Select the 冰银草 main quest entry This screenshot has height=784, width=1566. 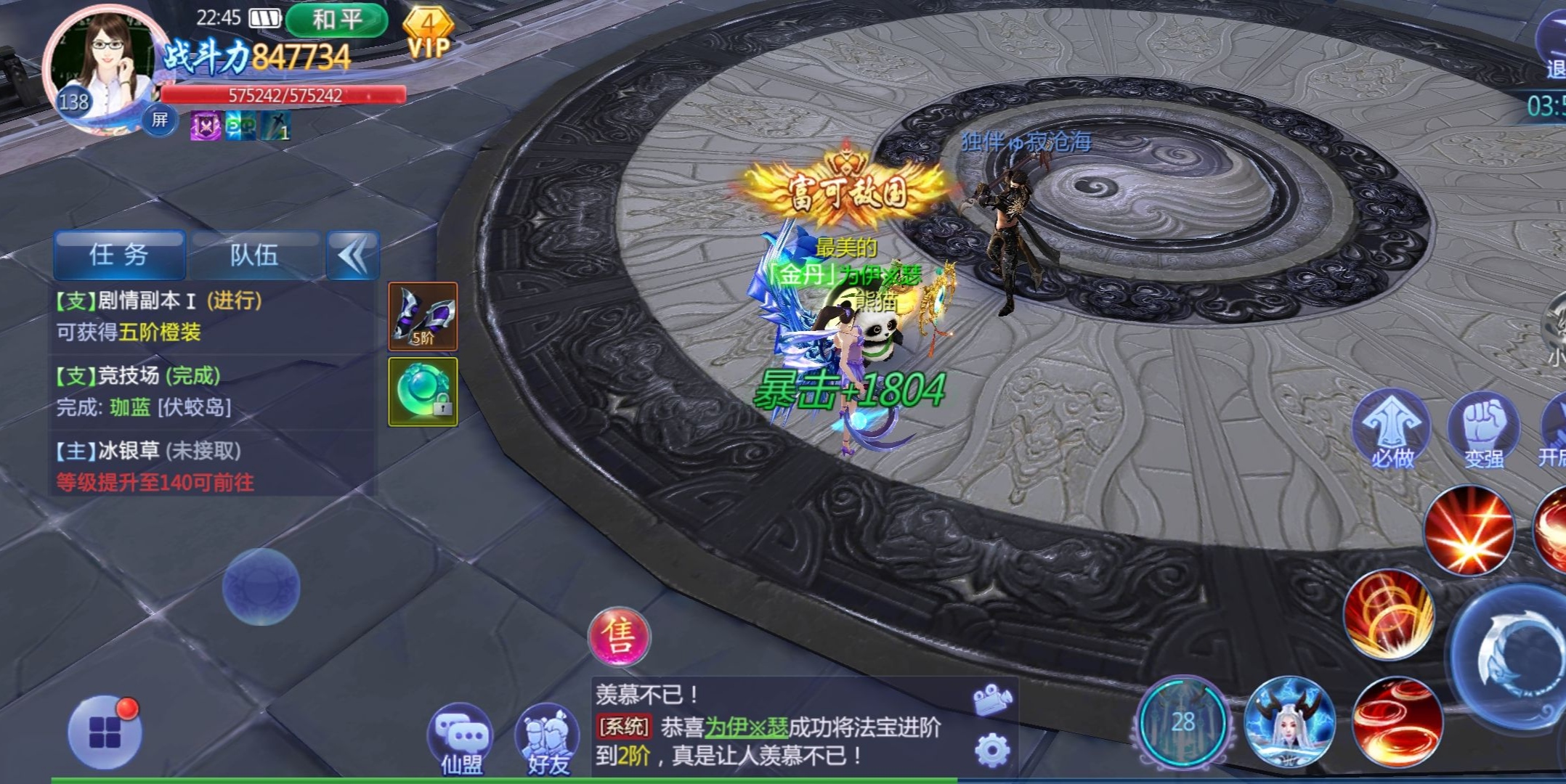(x=211, y=466)
